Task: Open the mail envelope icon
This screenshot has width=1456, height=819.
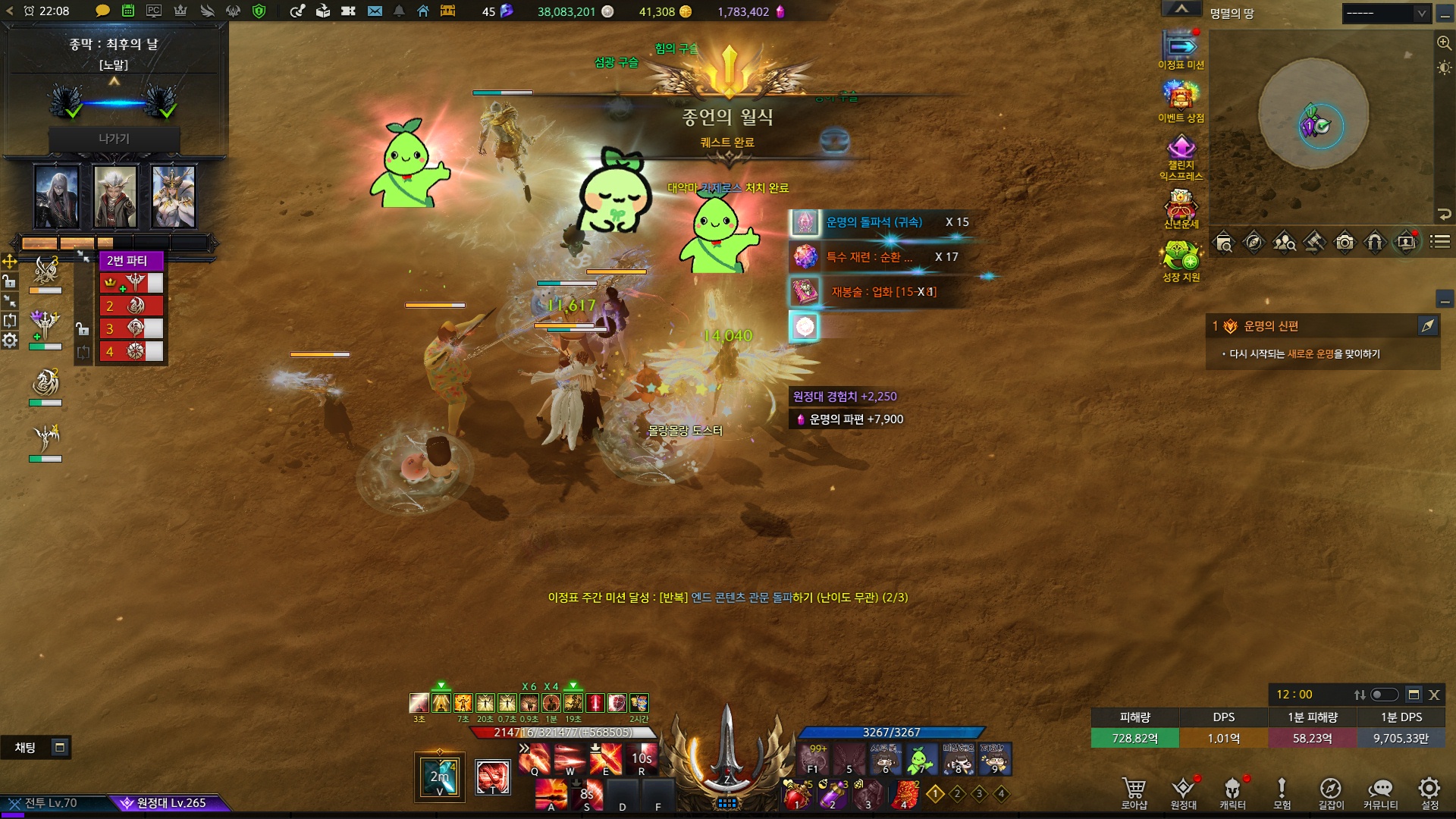Action: tap(375, 11)
